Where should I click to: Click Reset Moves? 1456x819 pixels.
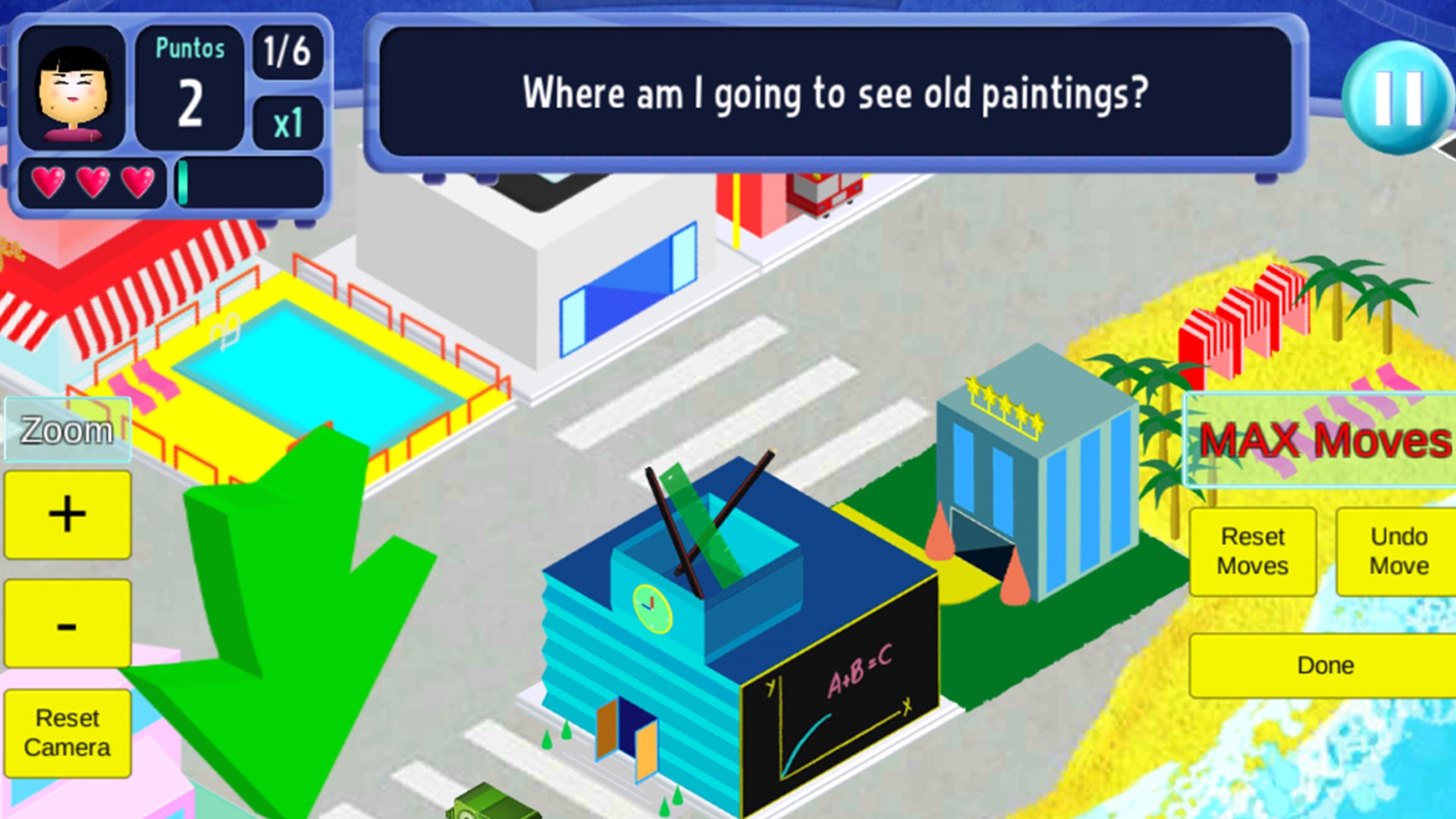[1252, 551]
